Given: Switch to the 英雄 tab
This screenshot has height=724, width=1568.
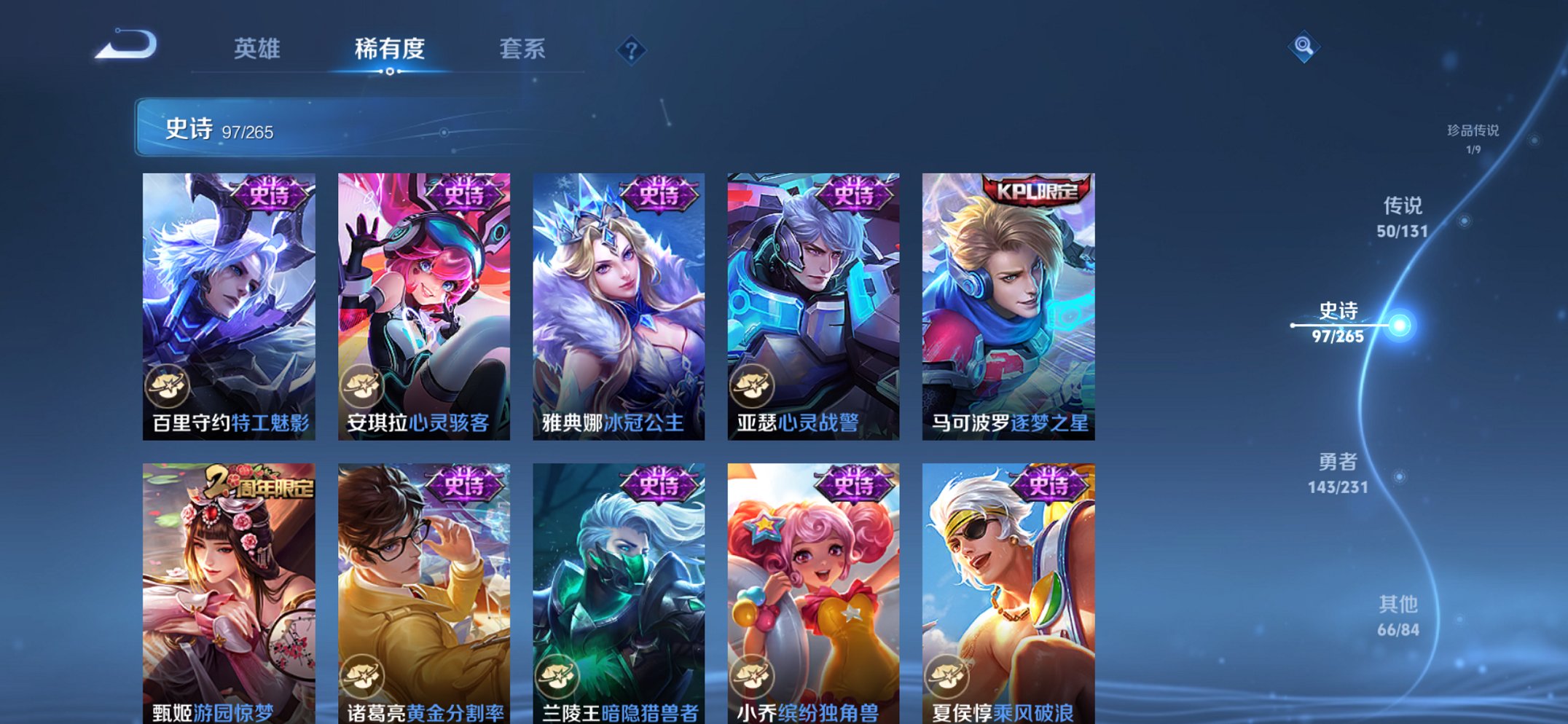Looking at the screenshot, I should (256, 50).
